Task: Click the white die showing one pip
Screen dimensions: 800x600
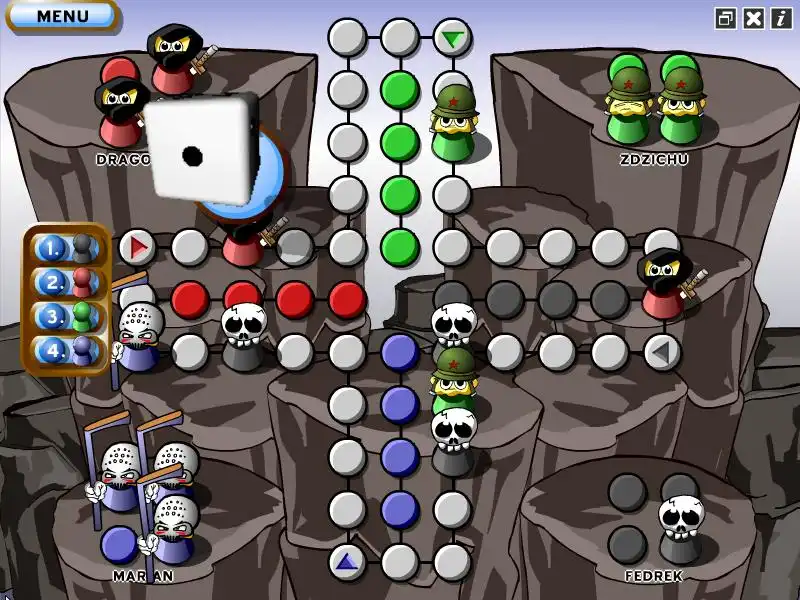Action: pyautogui.click(x=199, y=149)
